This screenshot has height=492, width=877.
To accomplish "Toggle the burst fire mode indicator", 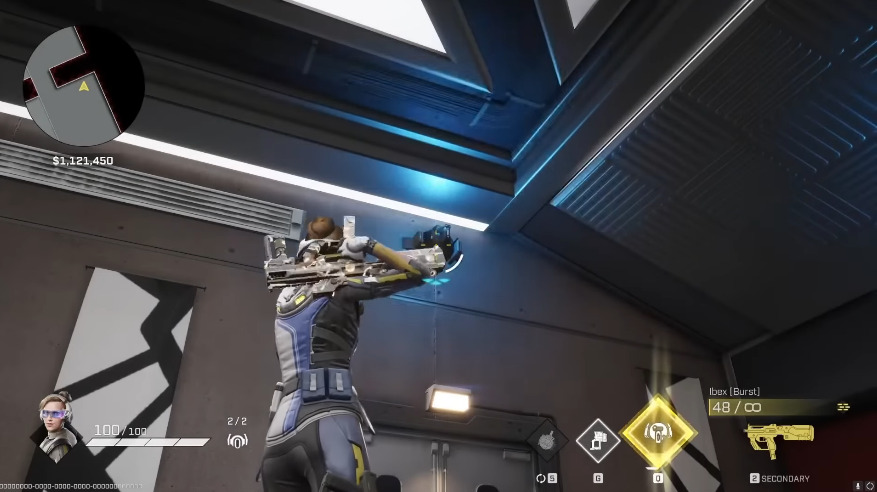I will [843, 407].
